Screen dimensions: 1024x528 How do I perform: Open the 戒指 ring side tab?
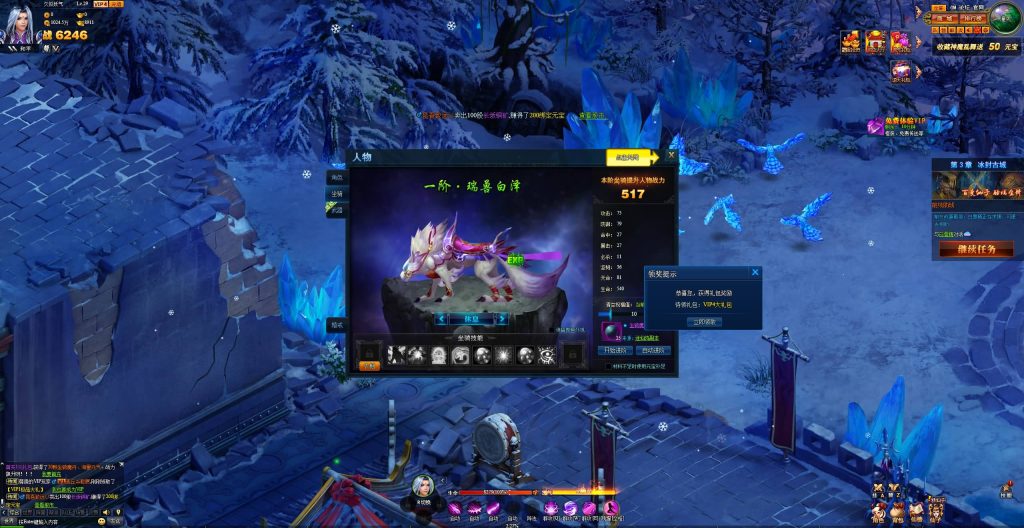[x=336, y=210]
